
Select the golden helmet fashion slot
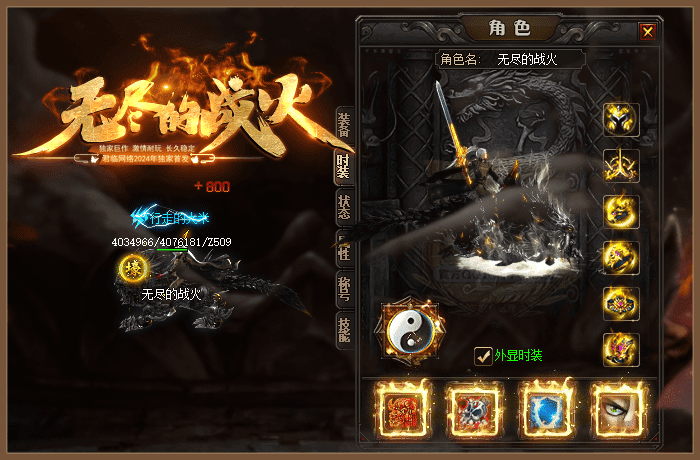click(x=621, y=121)
